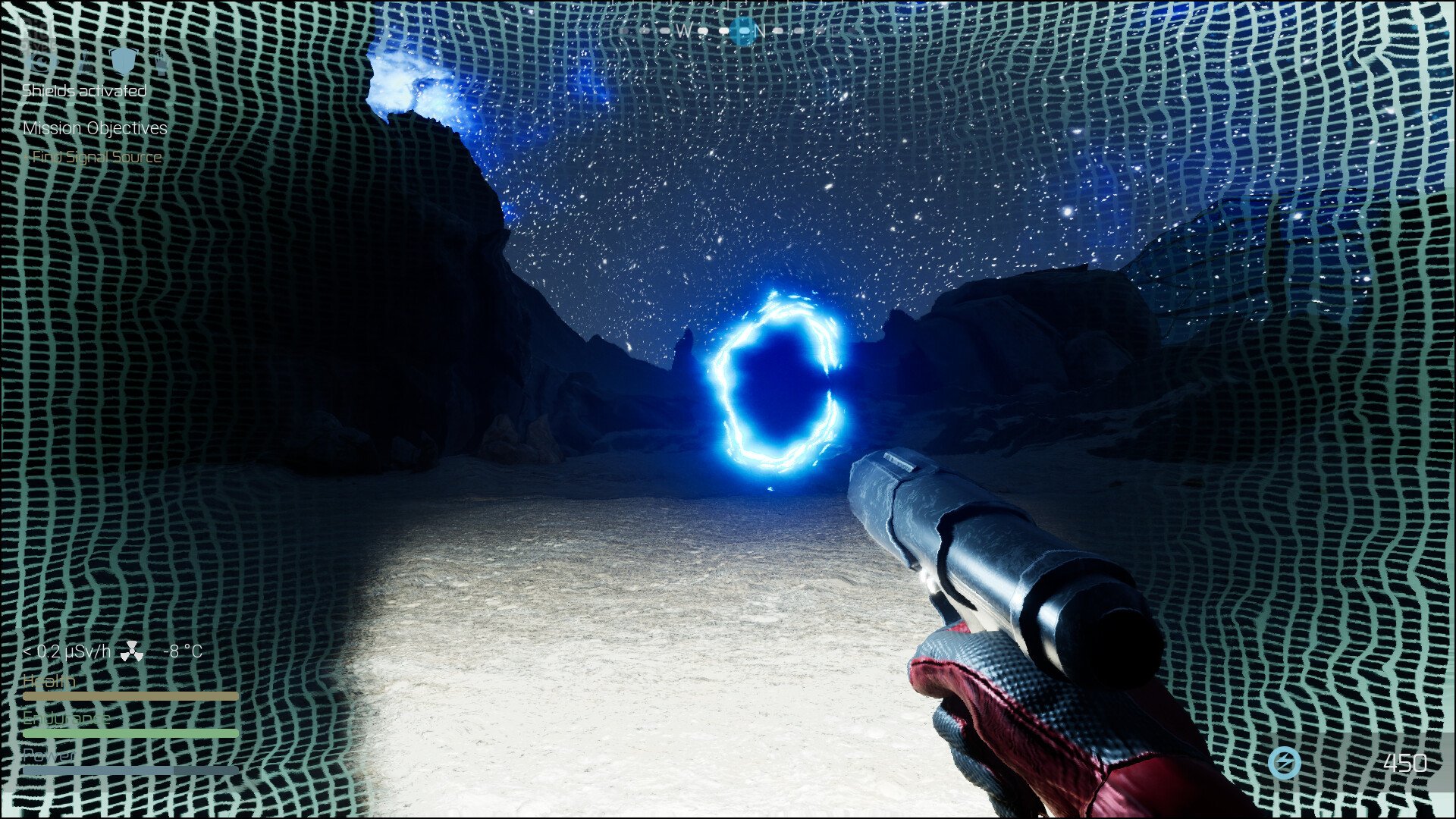Select the eye vision mode icon
Viewport: 1456px width, 819px height.
pyautogui.click(x=42, y=61)
